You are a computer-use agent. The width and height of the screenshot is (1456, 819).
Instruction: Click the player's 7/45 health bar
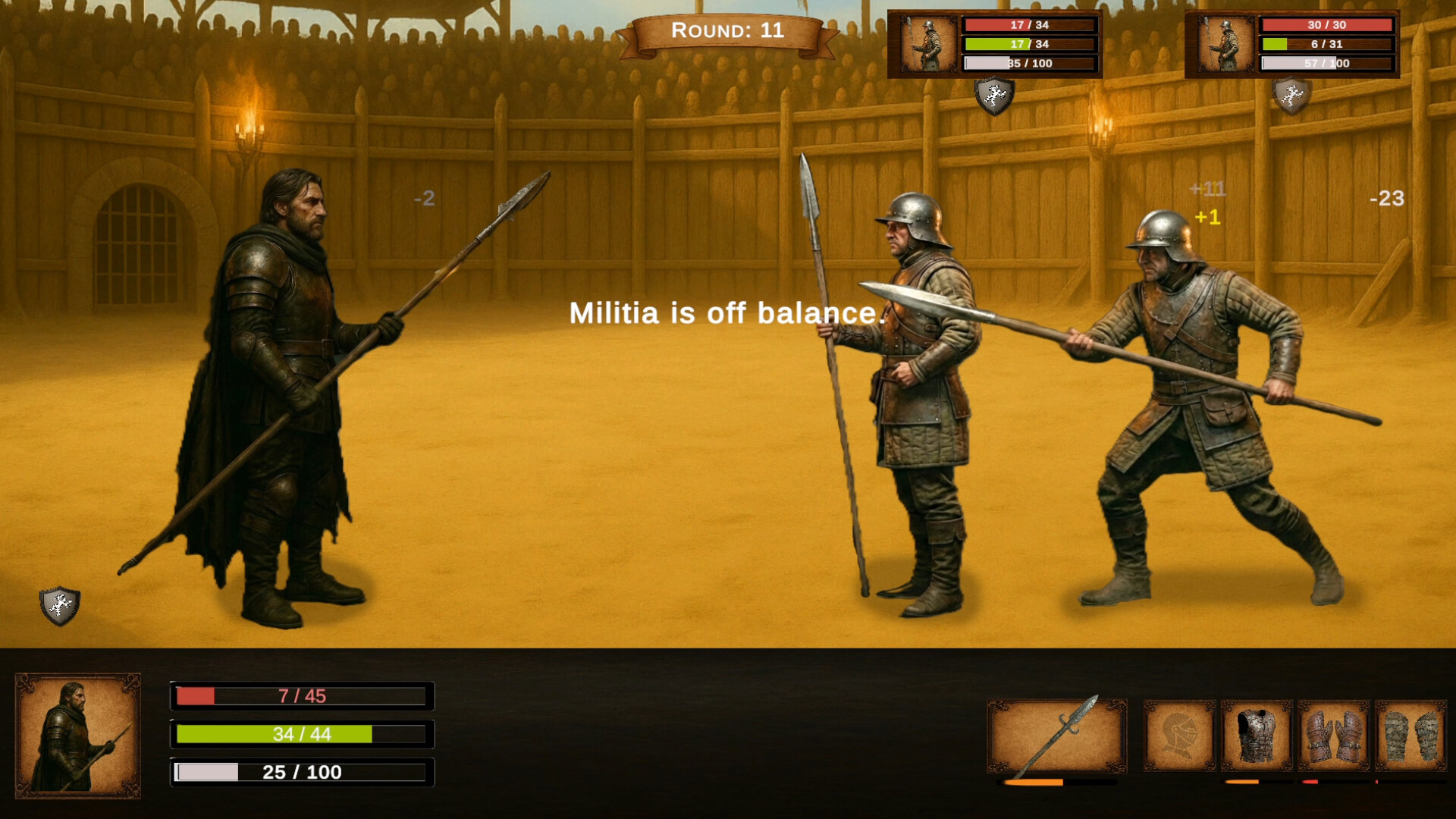303,697
